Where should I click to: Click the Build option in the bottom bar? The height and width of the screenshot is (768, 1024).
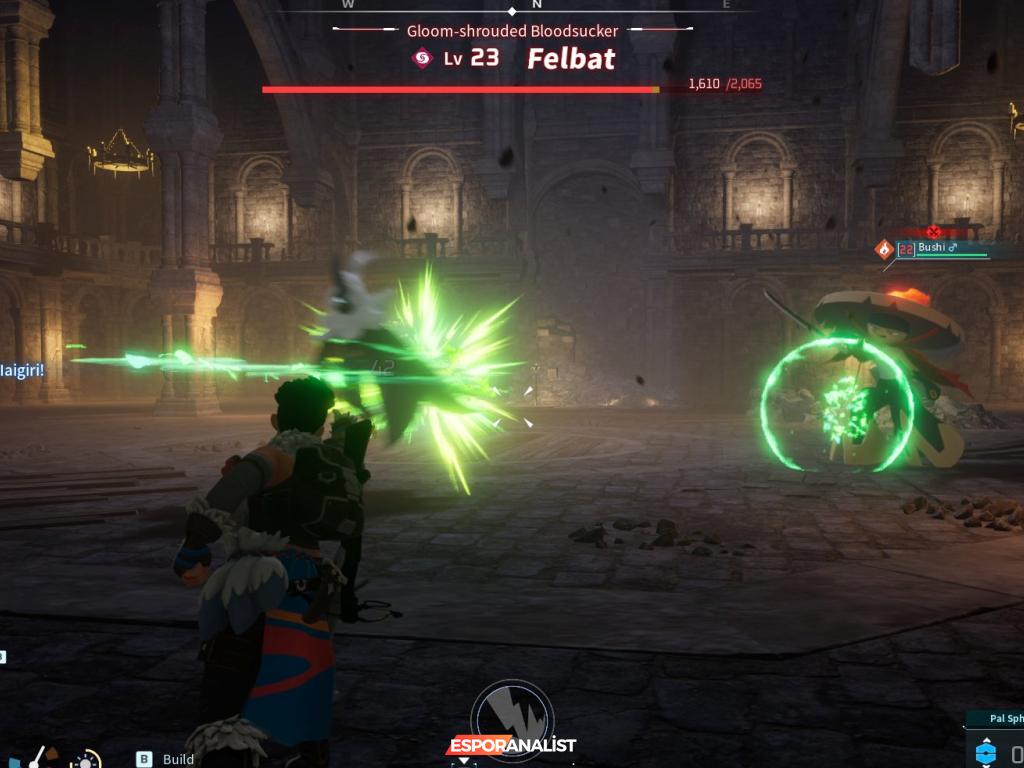178,759
